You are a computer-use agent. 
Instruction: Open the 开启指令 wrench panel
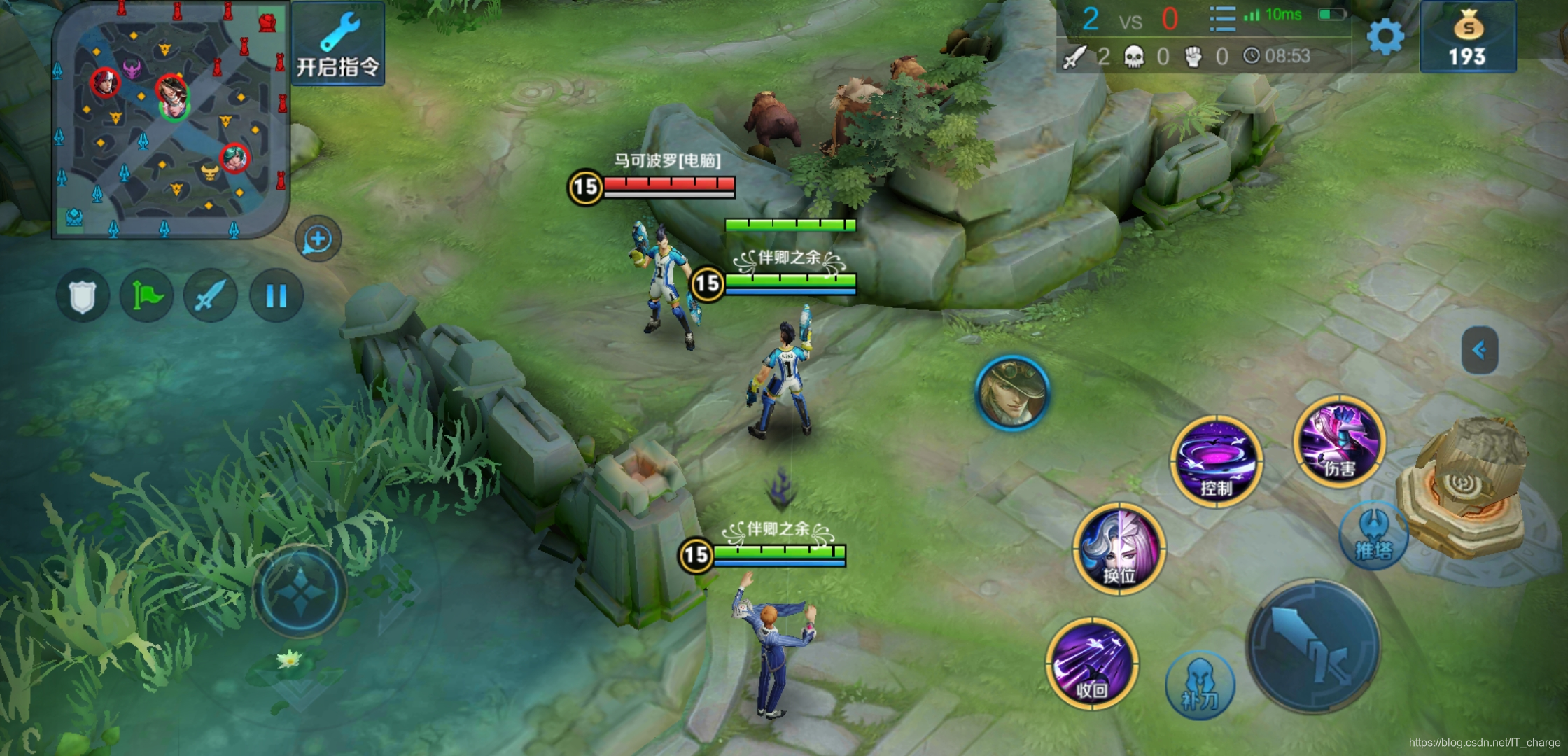pyautogui.click(x=338, y=44)
